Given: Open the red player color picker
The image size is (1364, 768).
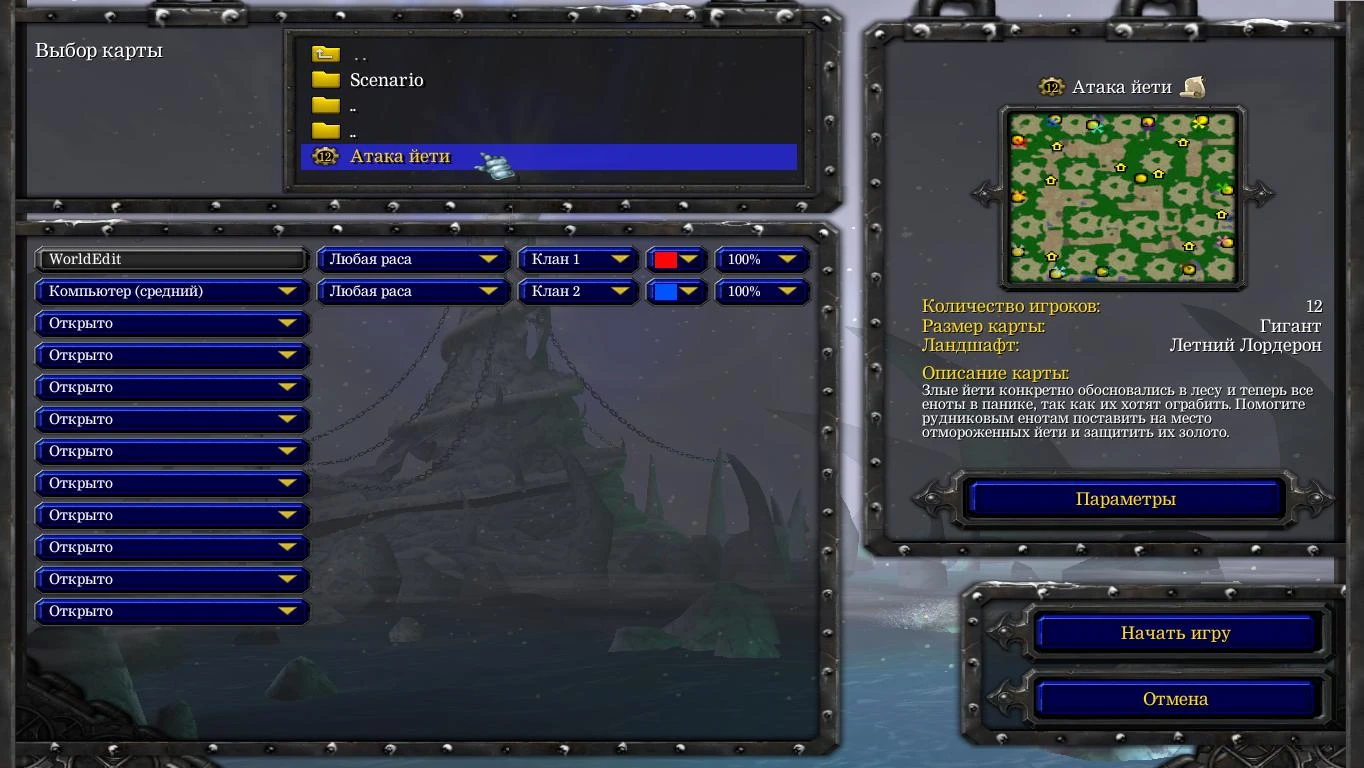Looking at the screenshot, I should click(677, 259).
